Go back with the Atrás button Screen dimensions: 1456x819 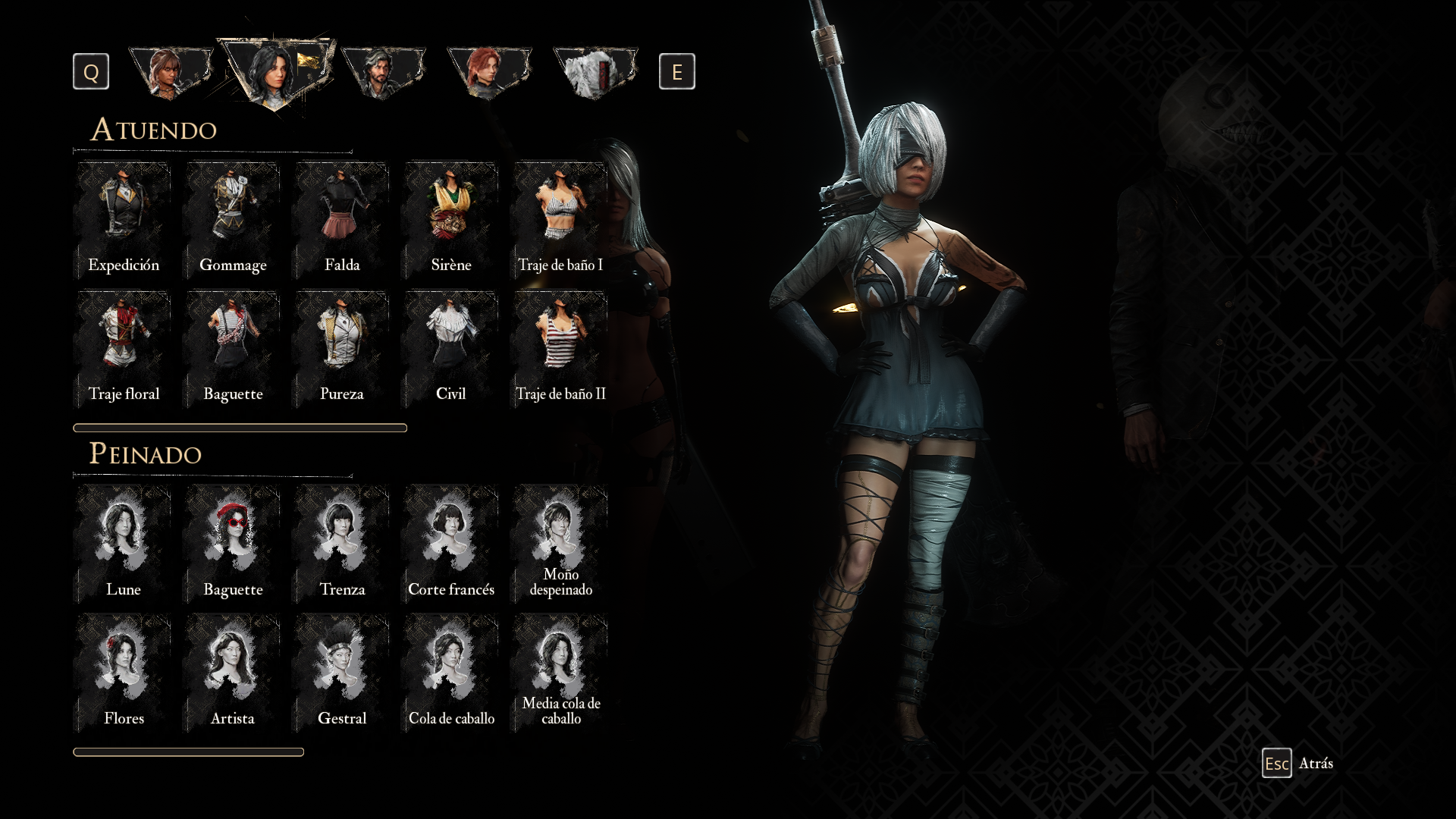point(1298,764)
